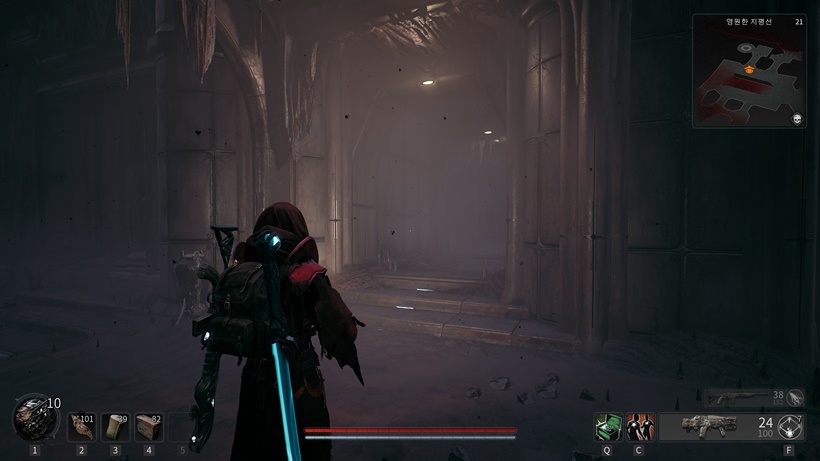
Task: Select the orange player marker on minimap
Action: tap(747, 70)
